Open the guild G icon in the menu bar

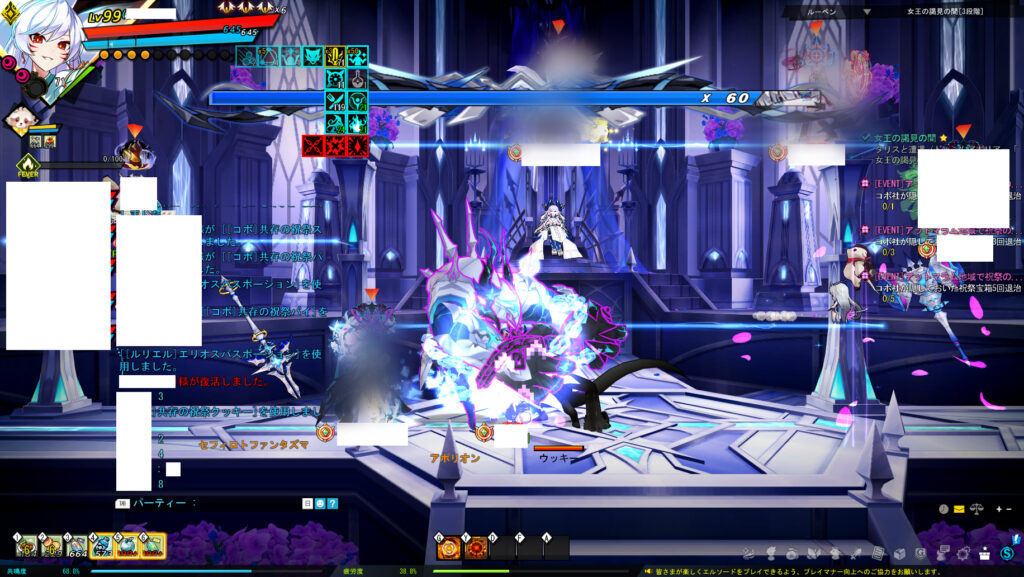(x=919, y=553)
